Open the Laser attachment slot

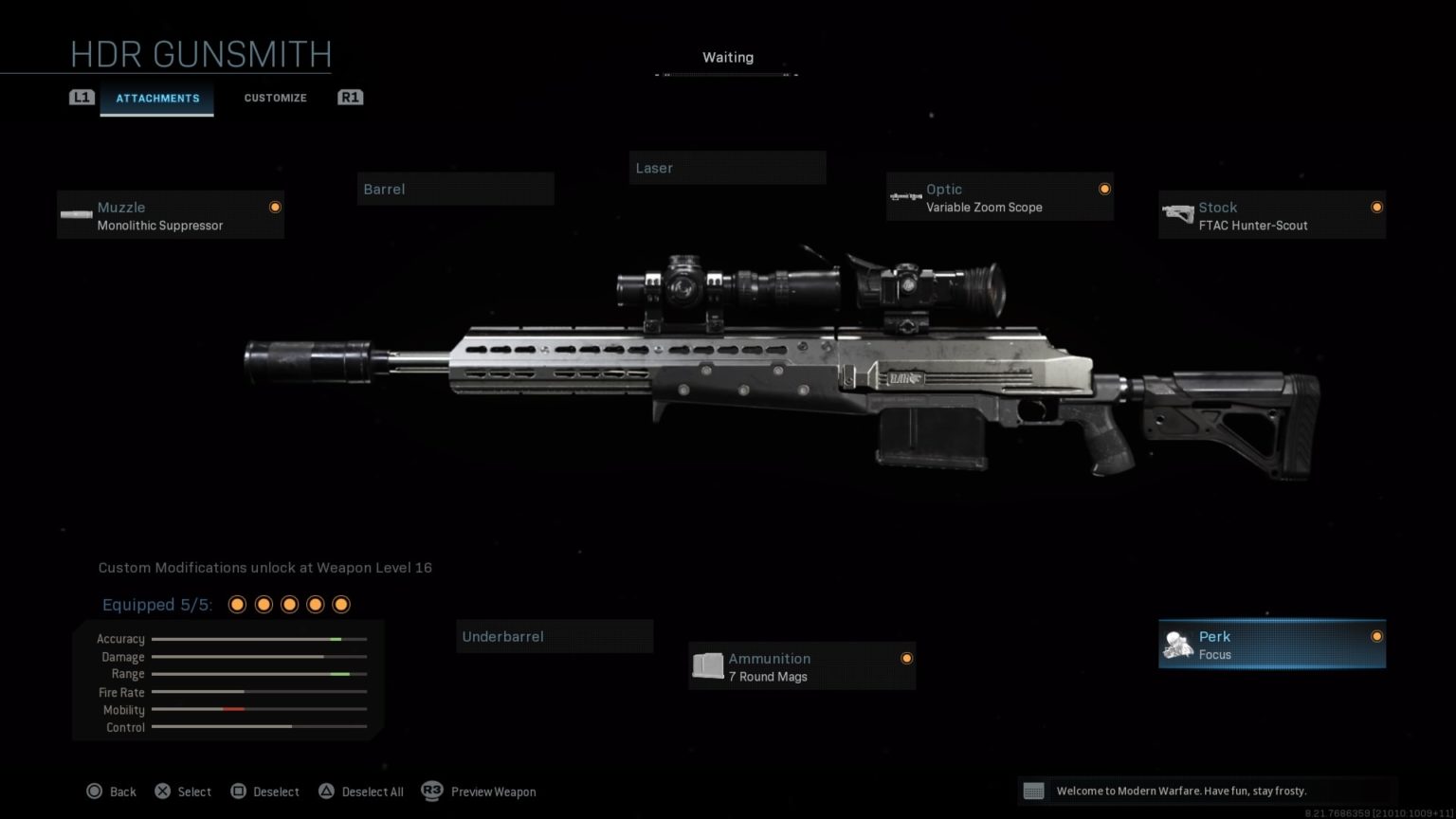pos(727,168)
